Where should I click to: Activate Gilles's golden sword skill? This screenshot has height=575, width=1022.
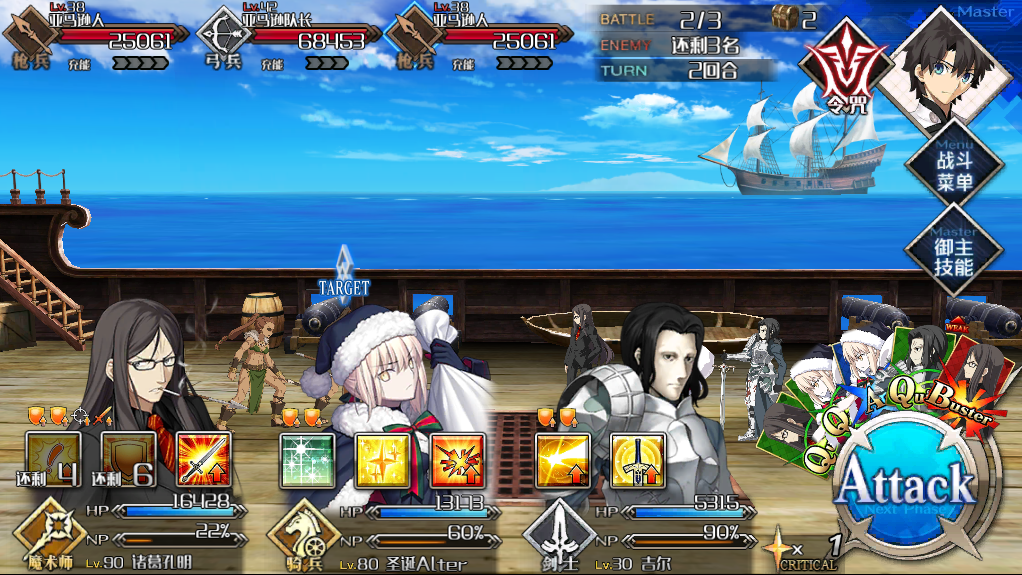(x=637, y=460)
